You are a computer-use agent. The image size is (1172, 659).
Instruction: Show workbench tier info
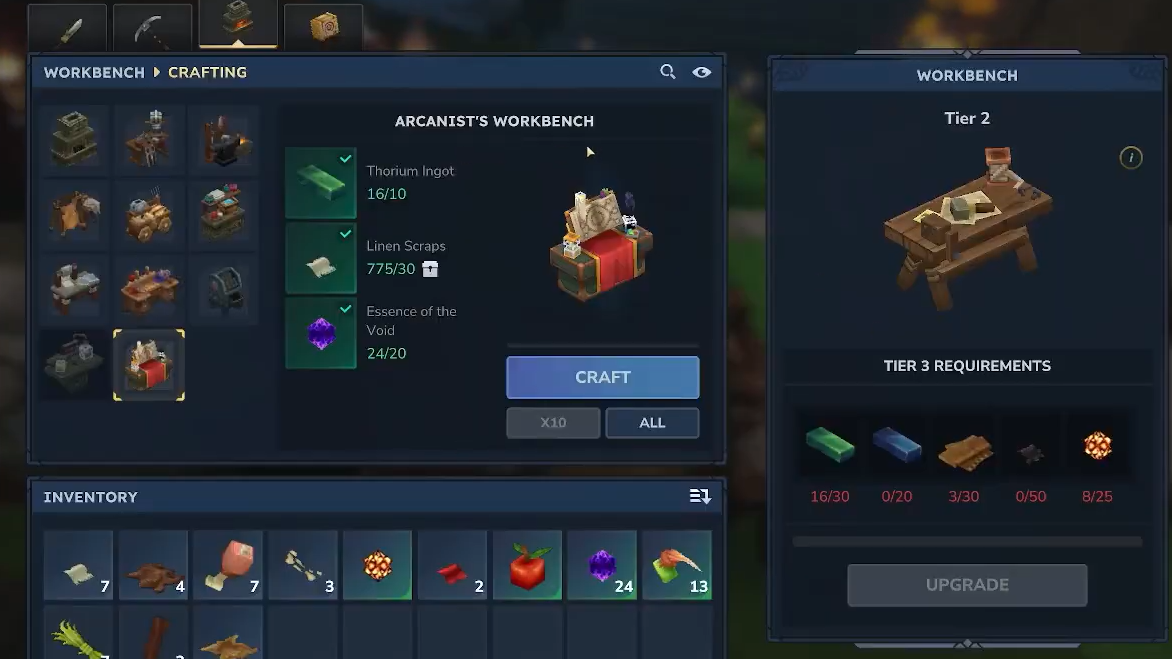tap(1130, 158)
